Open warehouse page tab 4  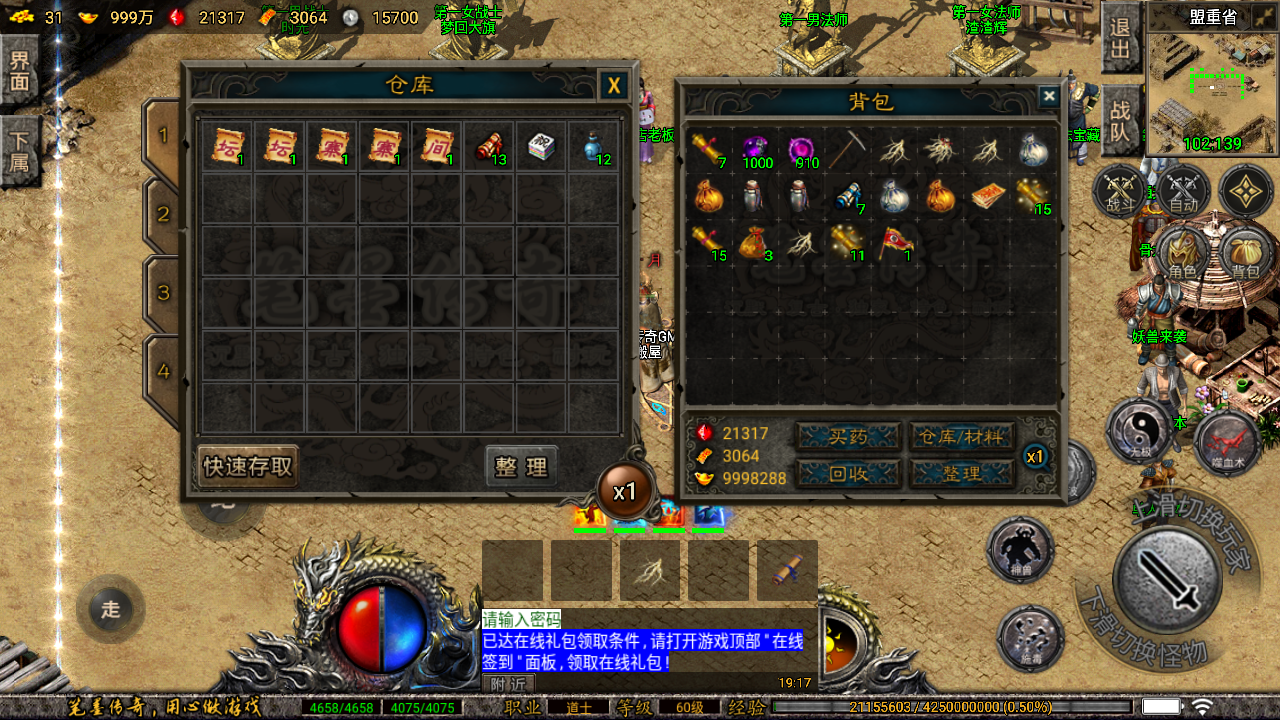163,372
